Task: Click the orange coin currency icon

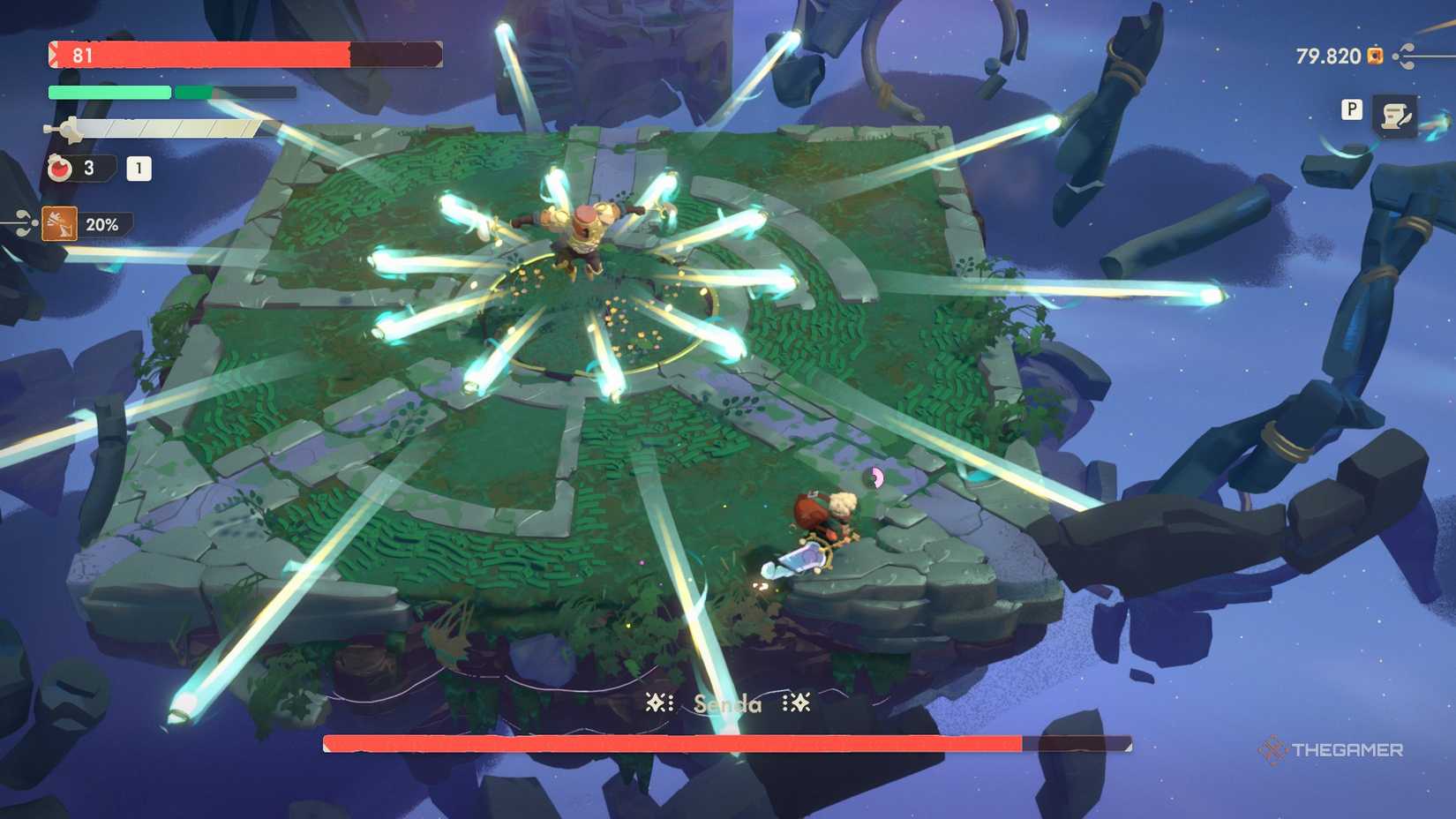Action: [x=1374, y=56]
